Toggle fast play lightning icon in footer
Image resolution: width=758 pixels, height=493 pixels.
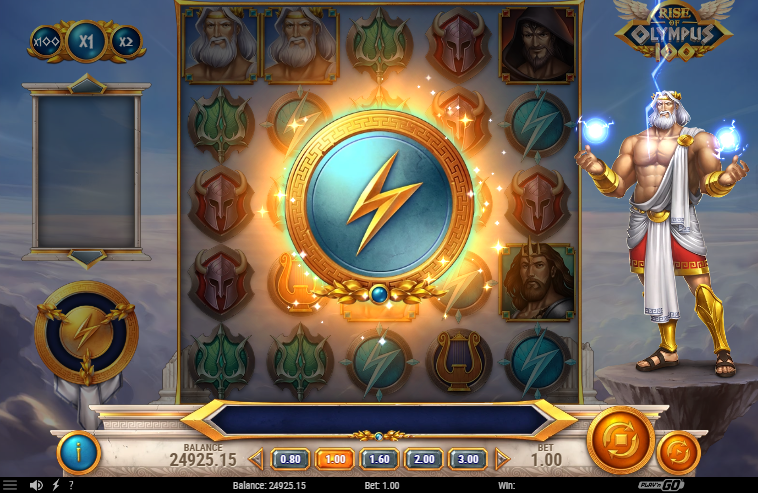pos(55,485)
